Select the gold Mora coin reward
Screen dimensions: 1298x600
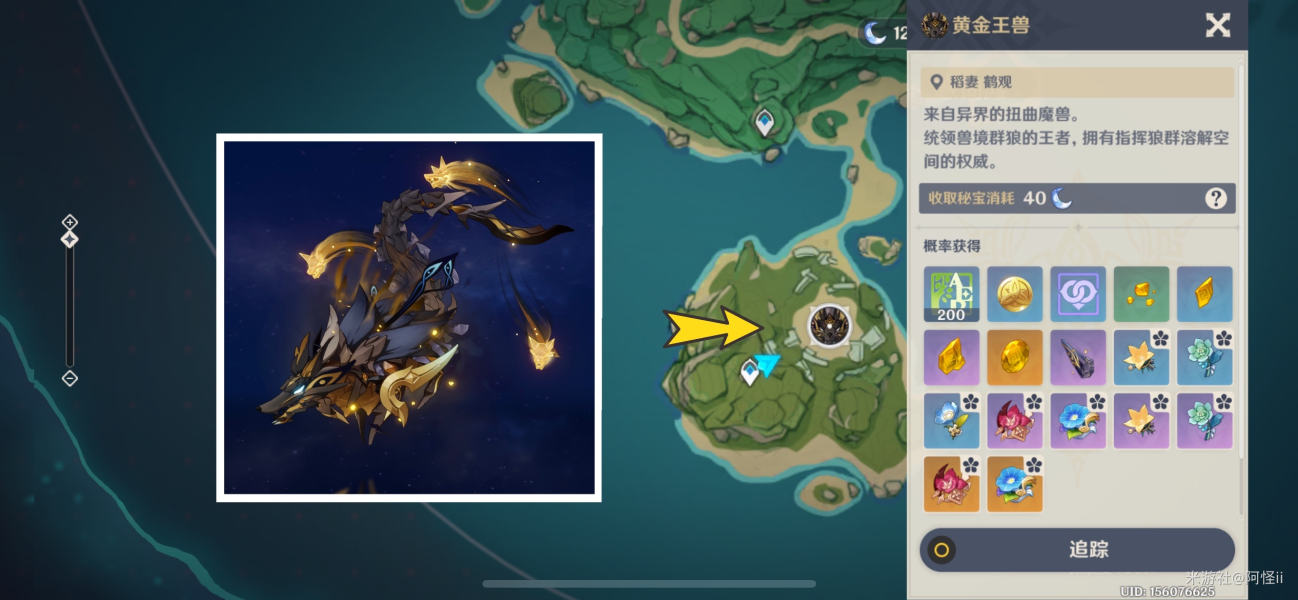pyautogui.click(x=1015, y=294)
